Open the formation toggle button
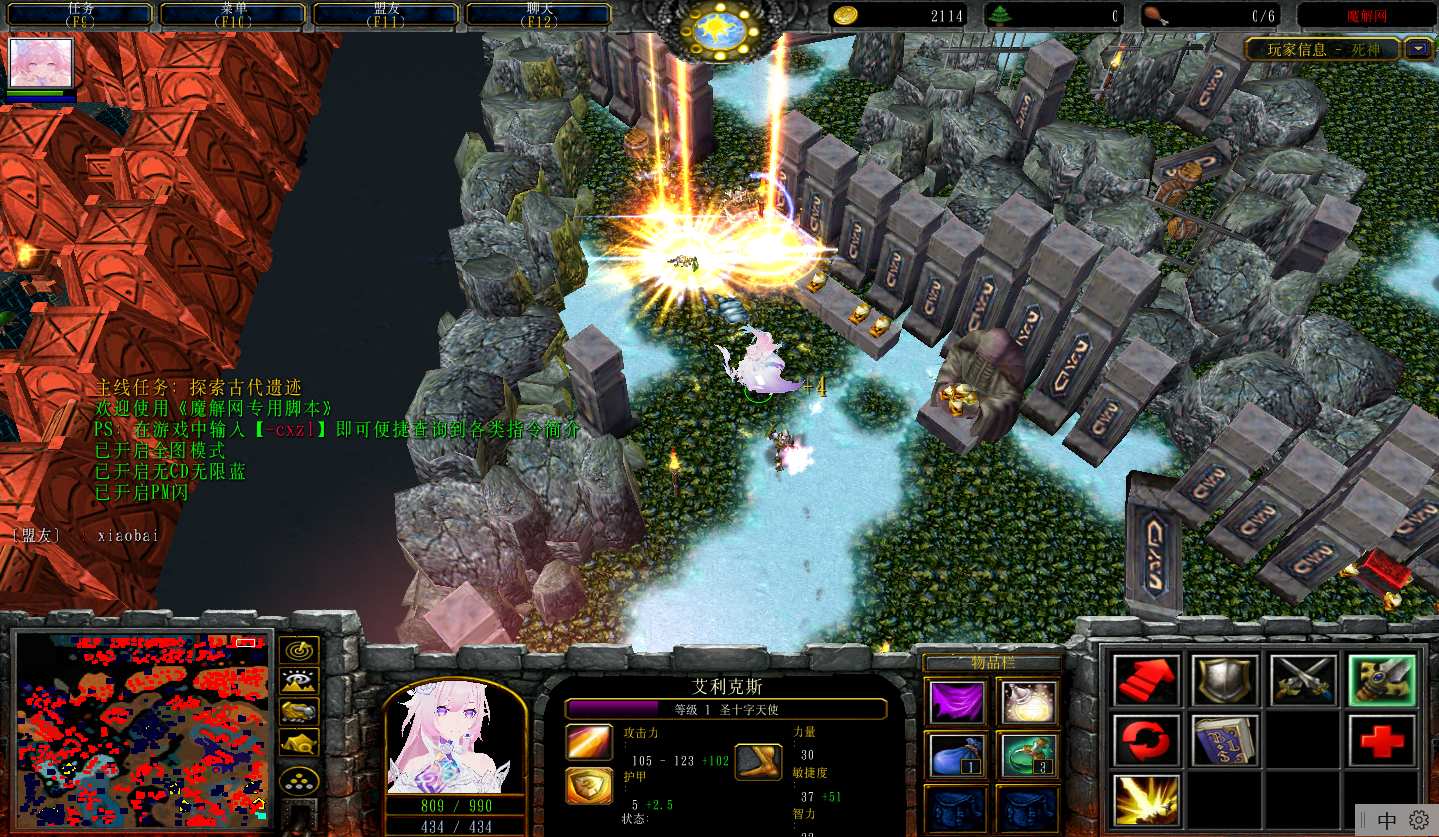Image resolution: width=1439 pixels, height=837 pixels. click(x=299, y=781)
